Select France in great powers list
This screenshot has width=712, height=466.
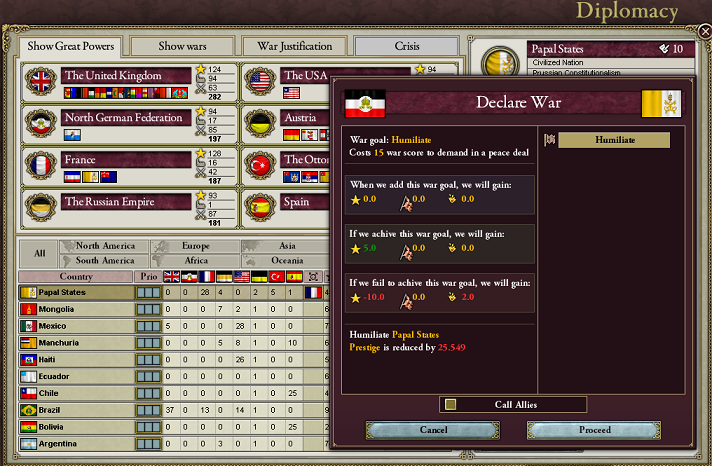coord(125,160)
